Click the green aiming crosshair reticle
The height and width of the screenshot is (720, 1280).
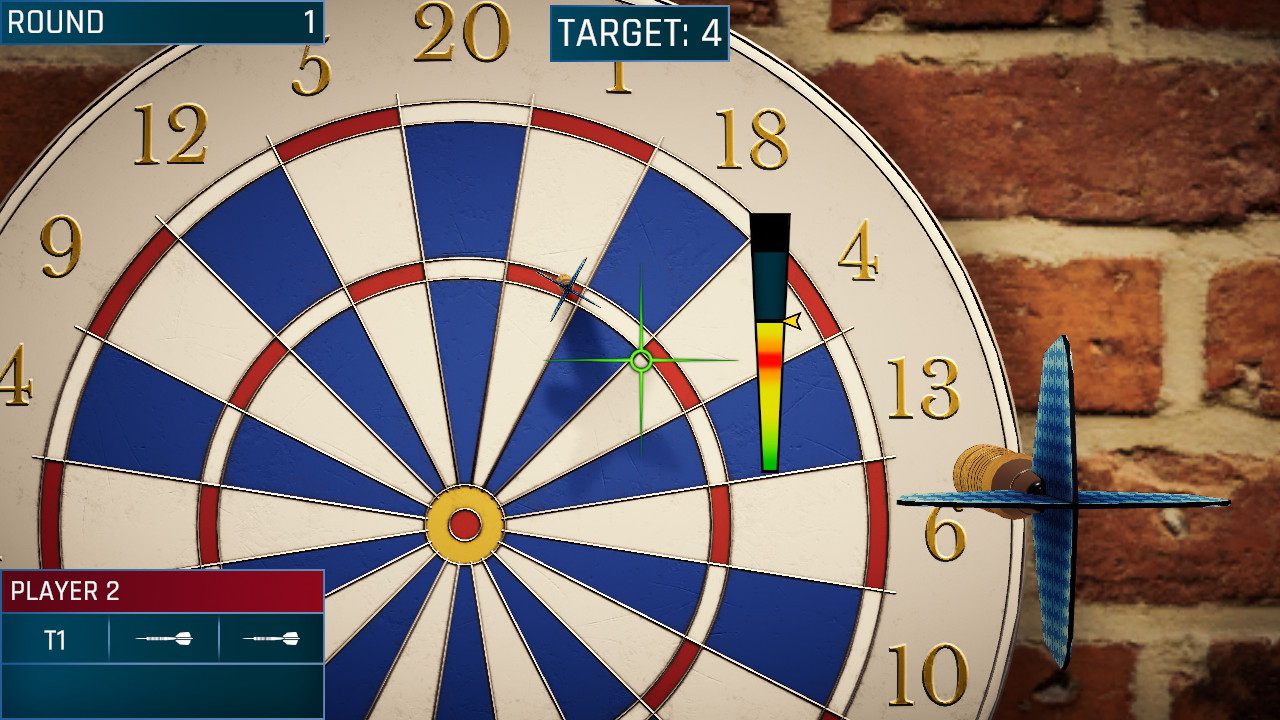click(x=640, y=358)
